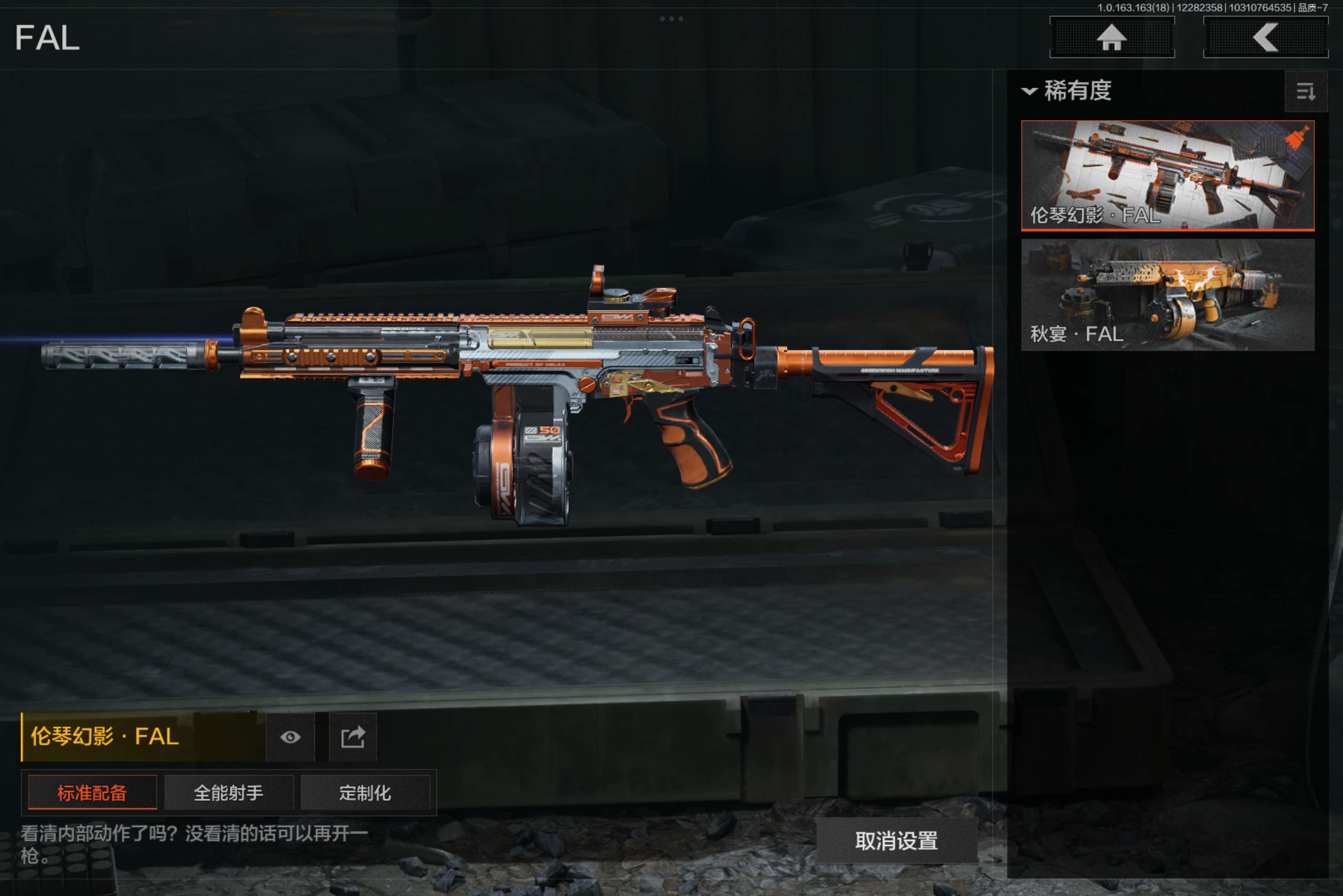Screen dimensions: 1343x896
Task: Share the weapon skin
Action: tap(353, 737)
